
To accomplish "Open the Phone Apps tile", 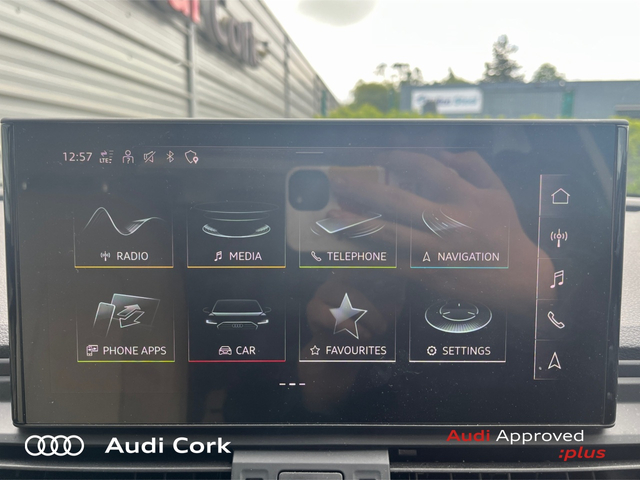I will (x=124, y=329).
